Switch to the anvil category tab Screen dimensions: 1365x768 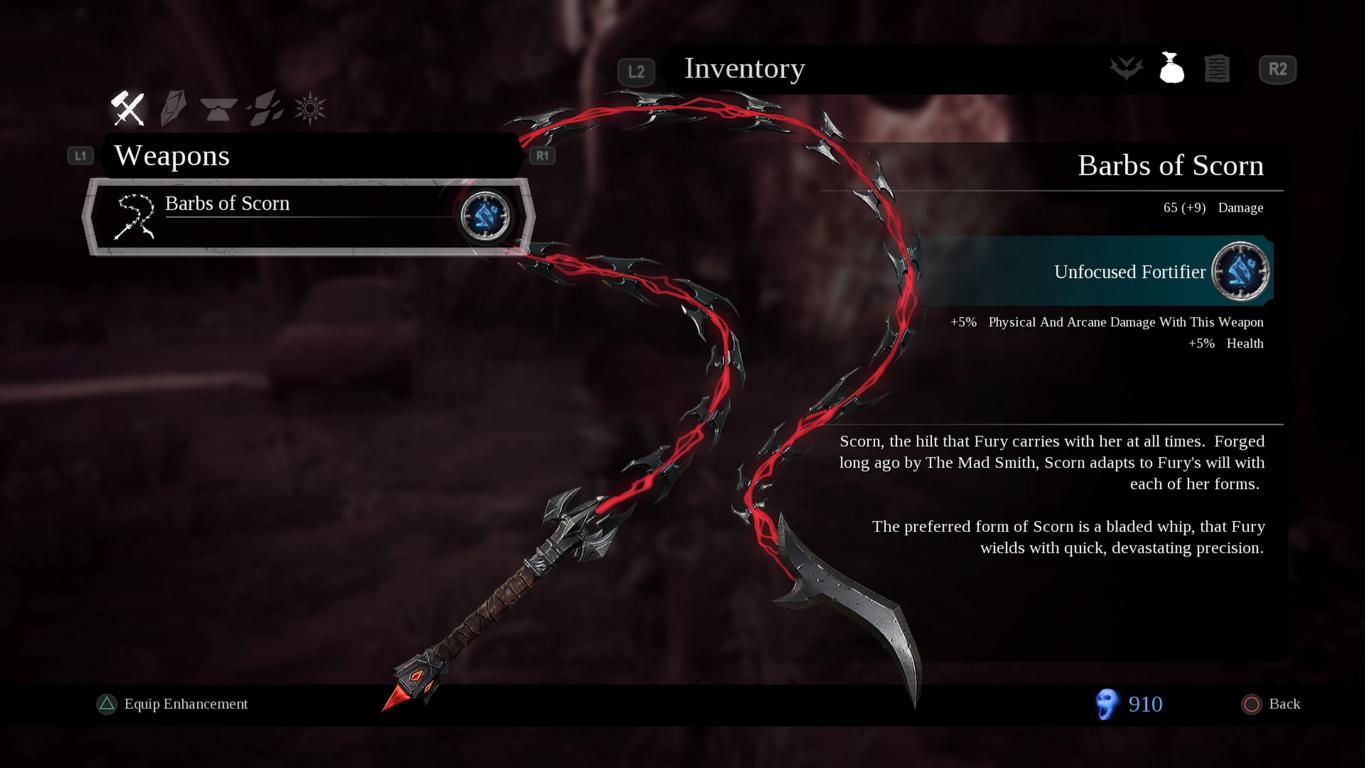218,108
